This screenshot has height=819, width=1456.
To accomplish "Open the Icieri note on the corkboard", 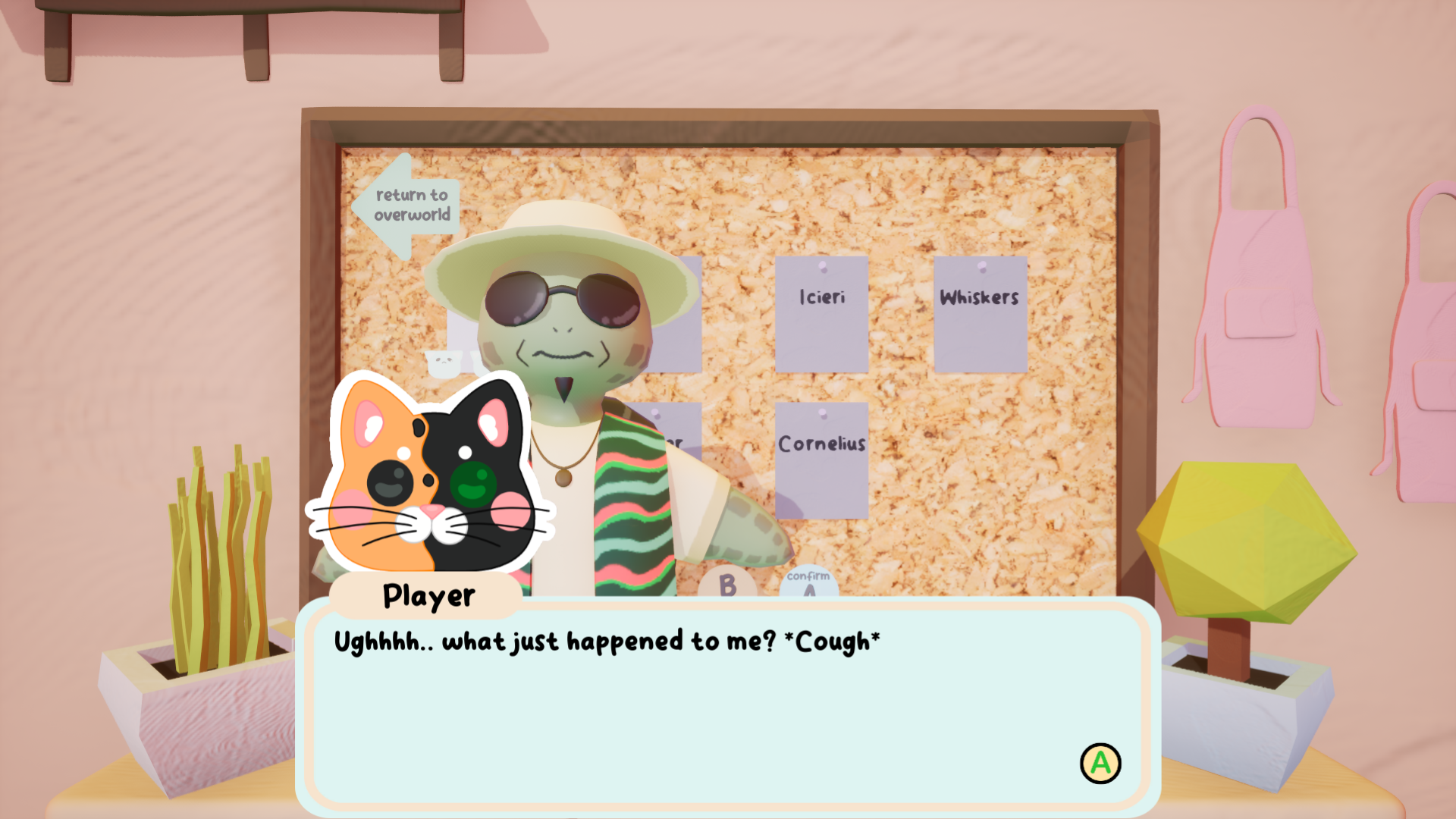I will (823, 315).
